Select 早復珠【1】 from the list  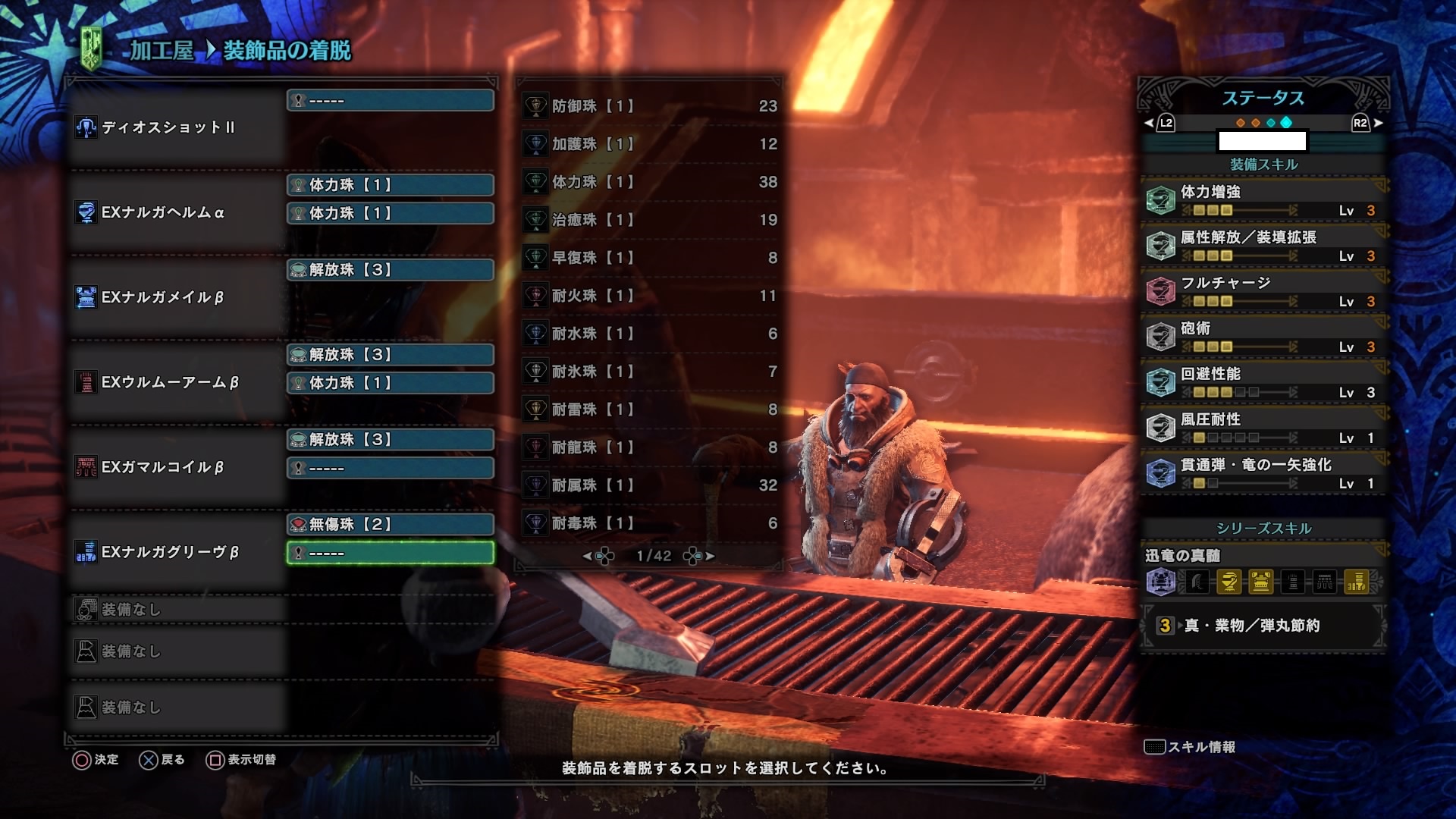(649, 258)
